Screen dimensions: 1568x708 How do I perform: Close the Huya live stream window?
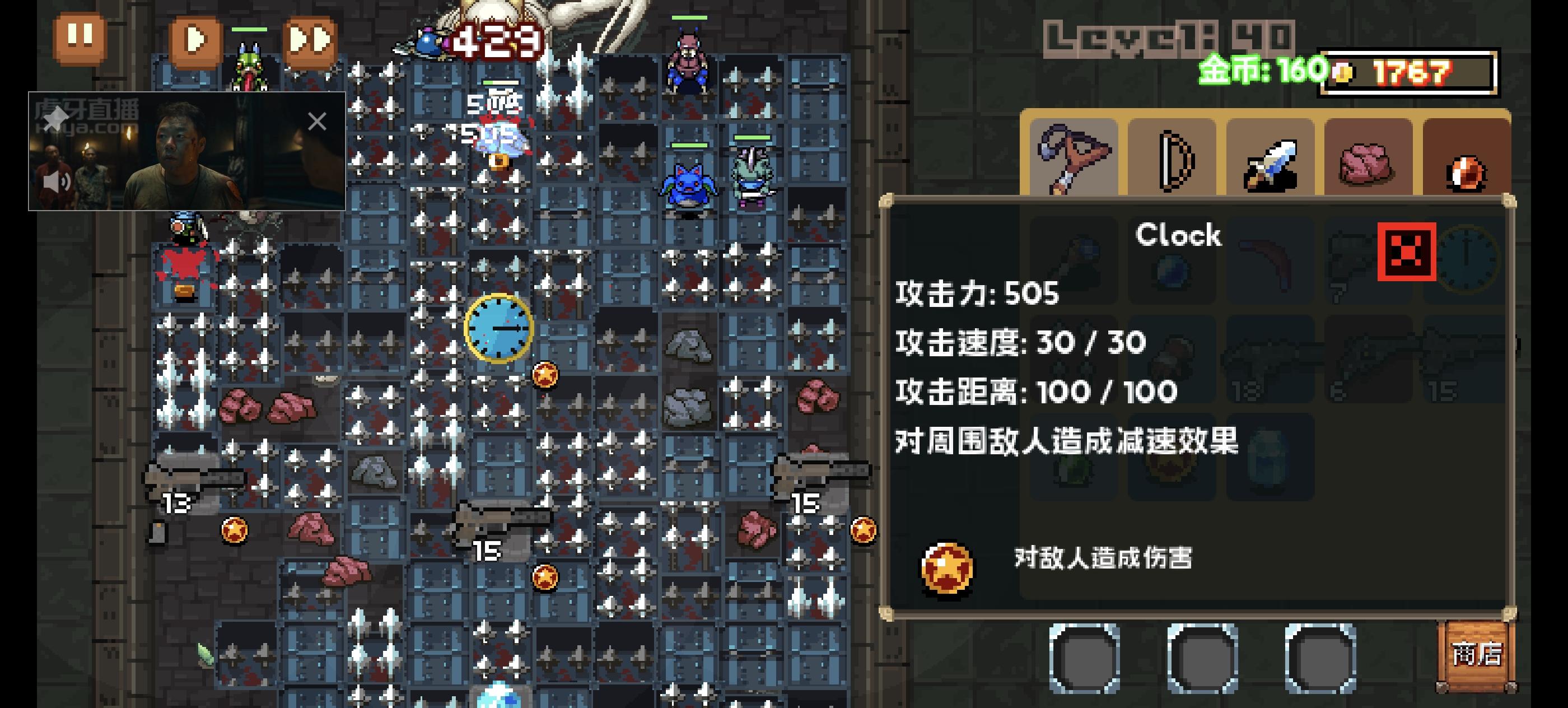pyautogui.click(x=318, y=122)
